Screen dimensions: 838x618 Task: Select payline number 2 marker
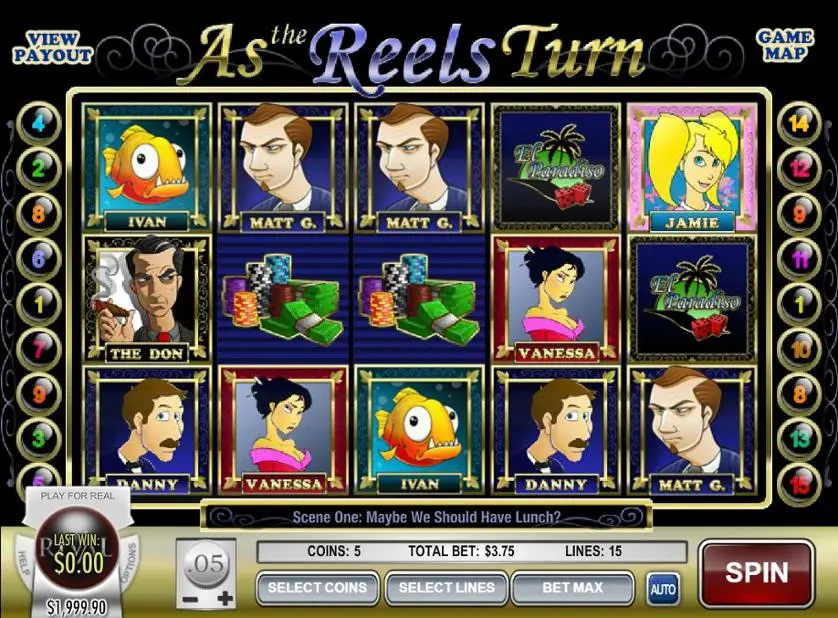pos(39,169)
